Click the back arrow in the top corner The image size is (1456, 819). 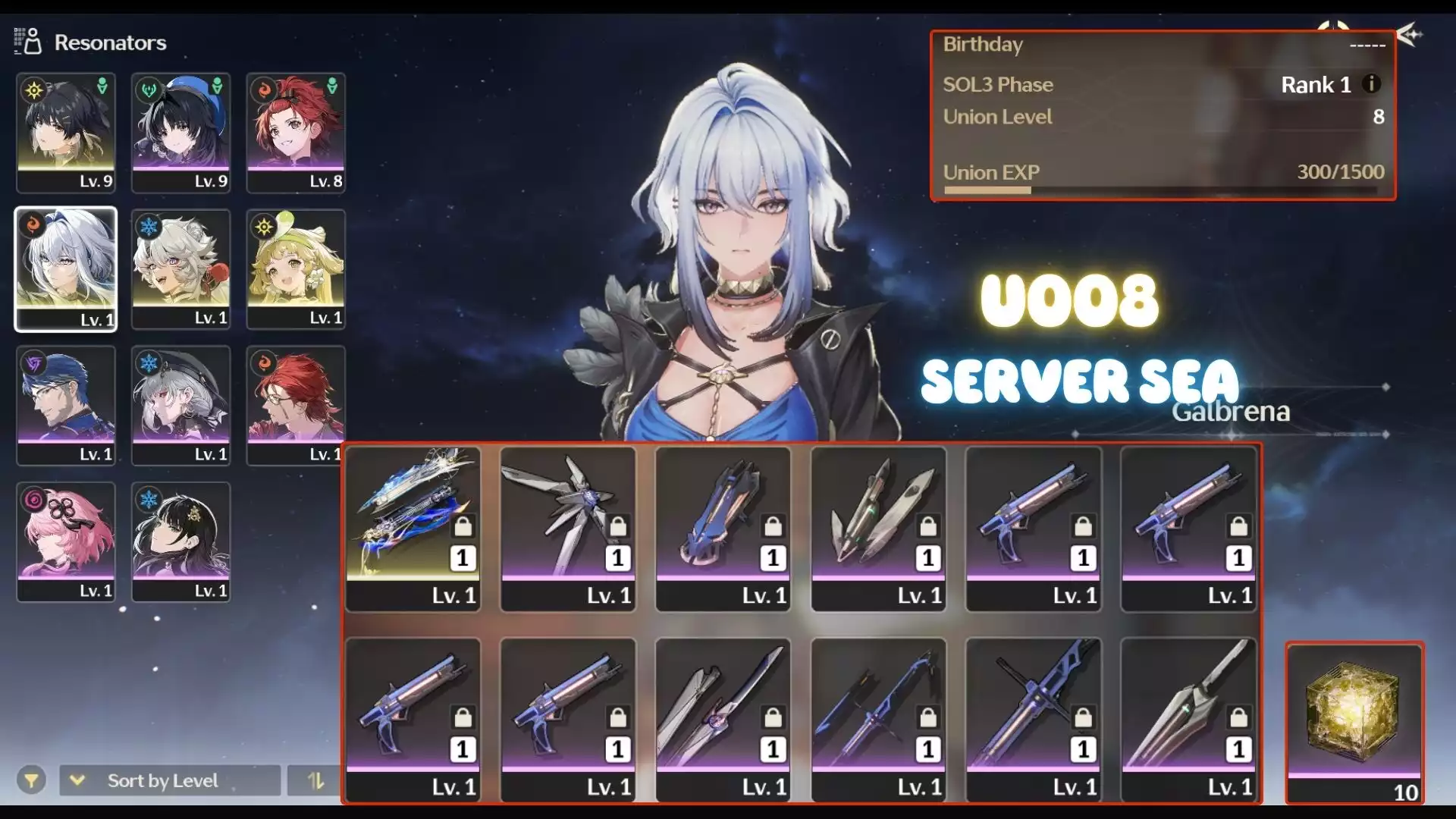tap(1410, 35)
